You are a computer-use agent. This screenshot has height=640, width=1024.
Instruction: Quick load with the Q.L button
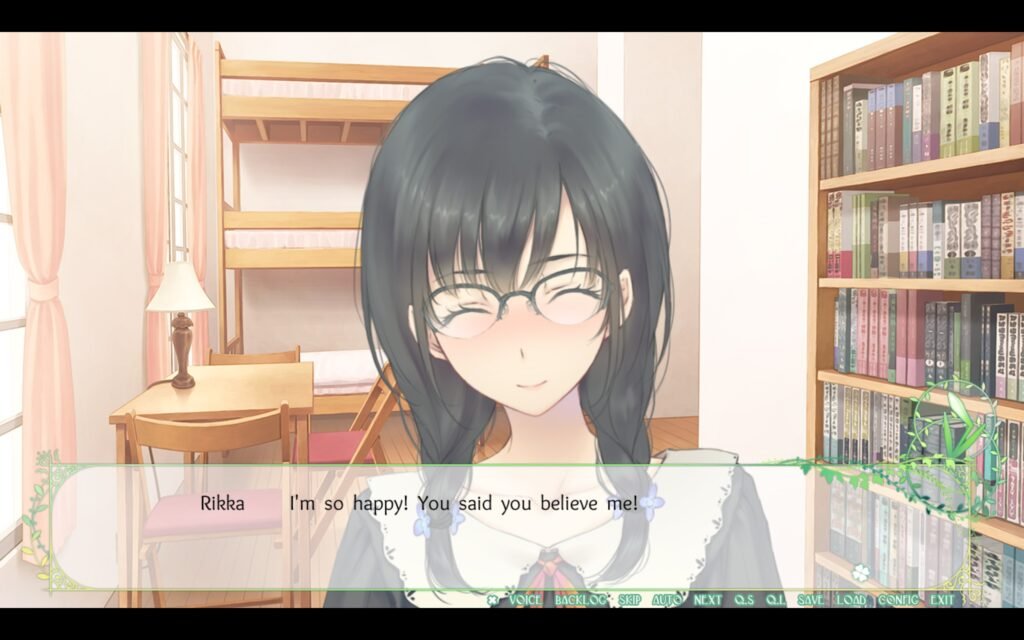pos(775,600)
